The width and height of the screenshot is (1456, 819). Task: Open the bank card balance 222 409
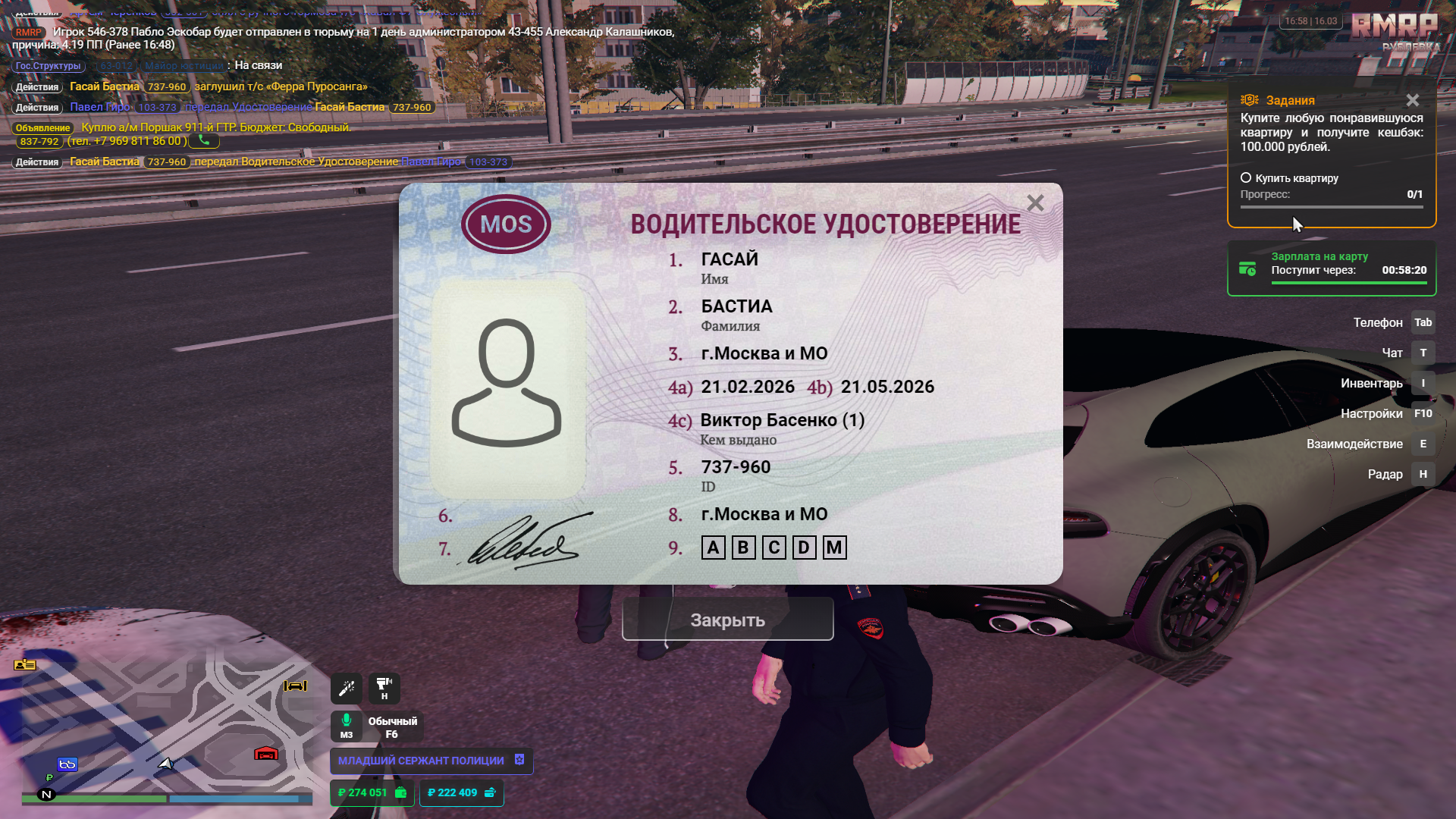(x=461, y=792)
